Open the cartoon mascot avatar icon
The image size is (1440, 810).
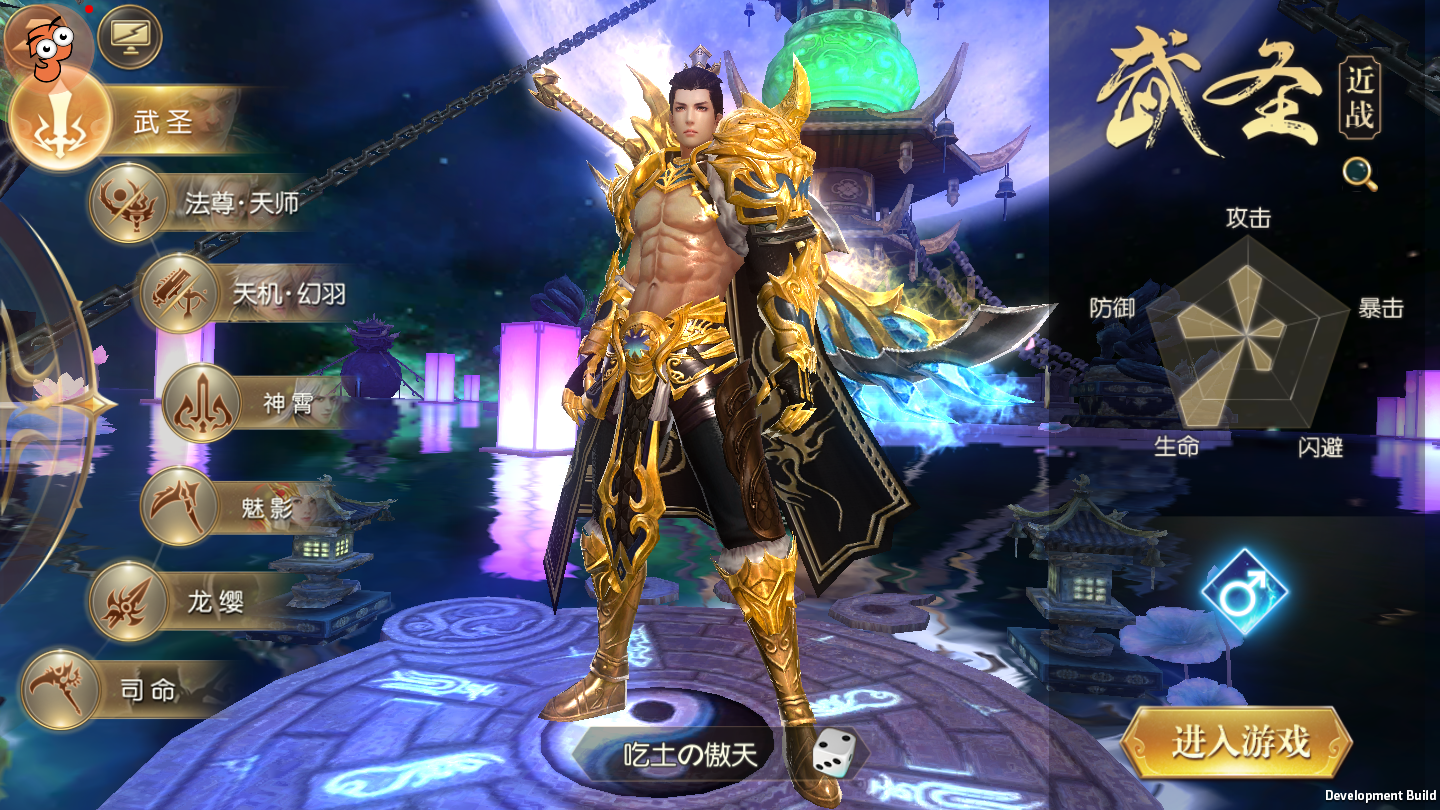pyautogui.click(x=46, y=42)
